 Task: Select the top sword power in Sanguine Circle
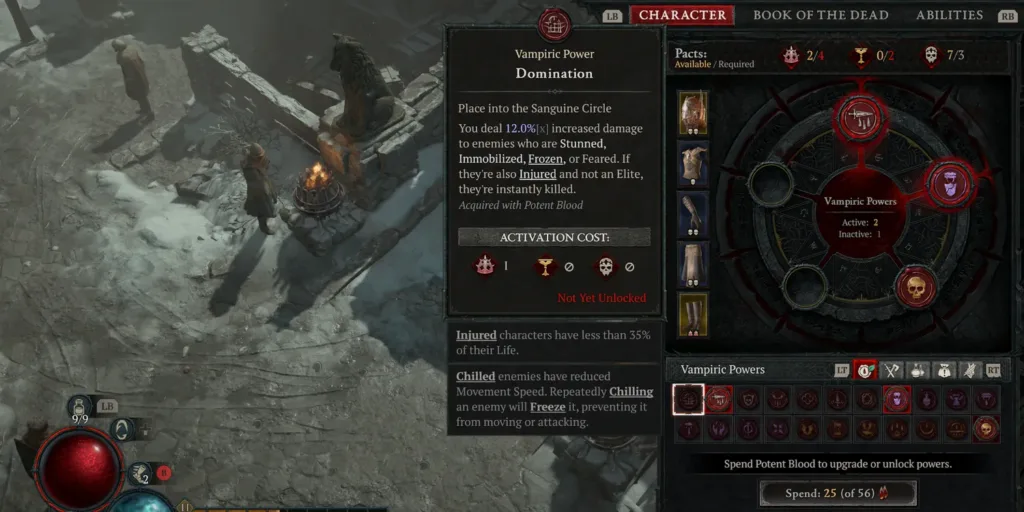click(x=861, y=117)
